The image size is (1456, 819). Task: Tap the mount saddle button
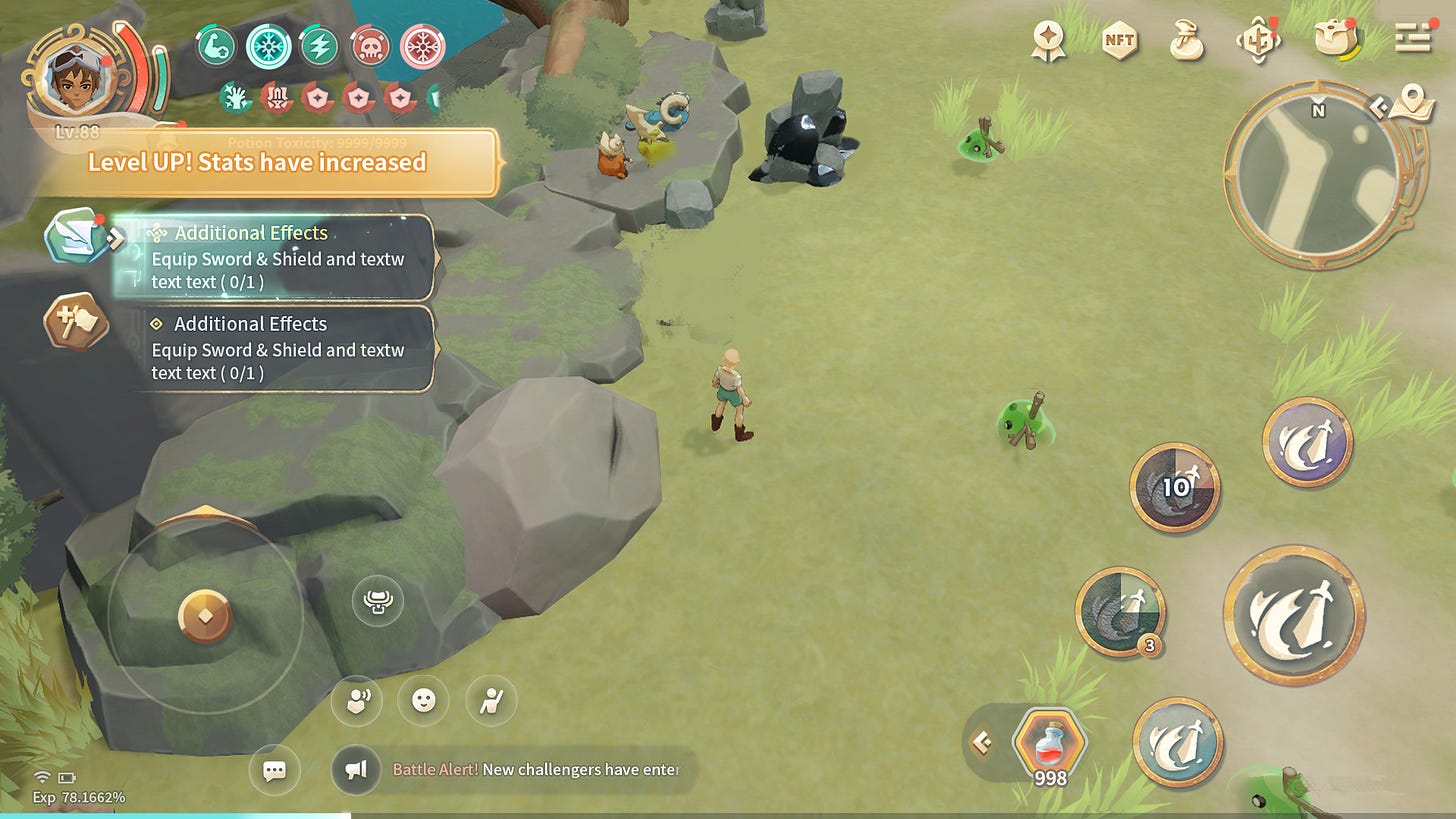coord(378,602)
